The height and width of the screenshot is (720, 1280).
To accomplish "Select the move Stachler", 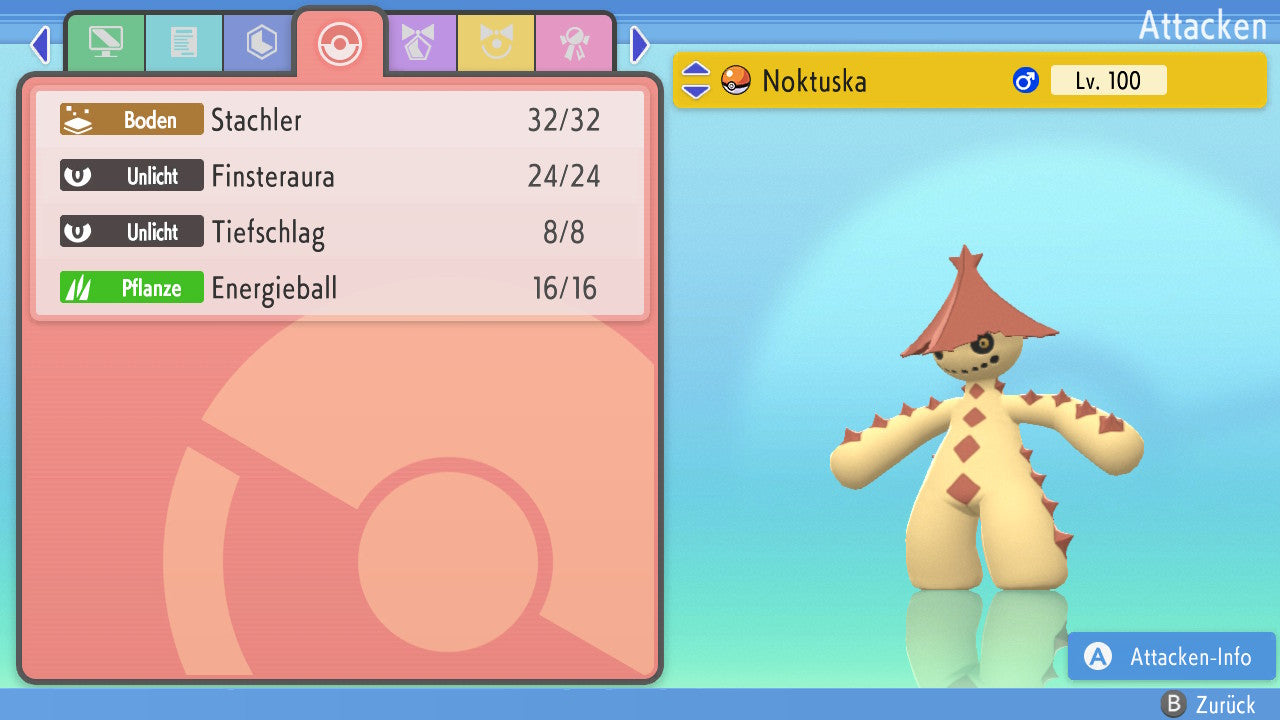I will tap(340, 120).
